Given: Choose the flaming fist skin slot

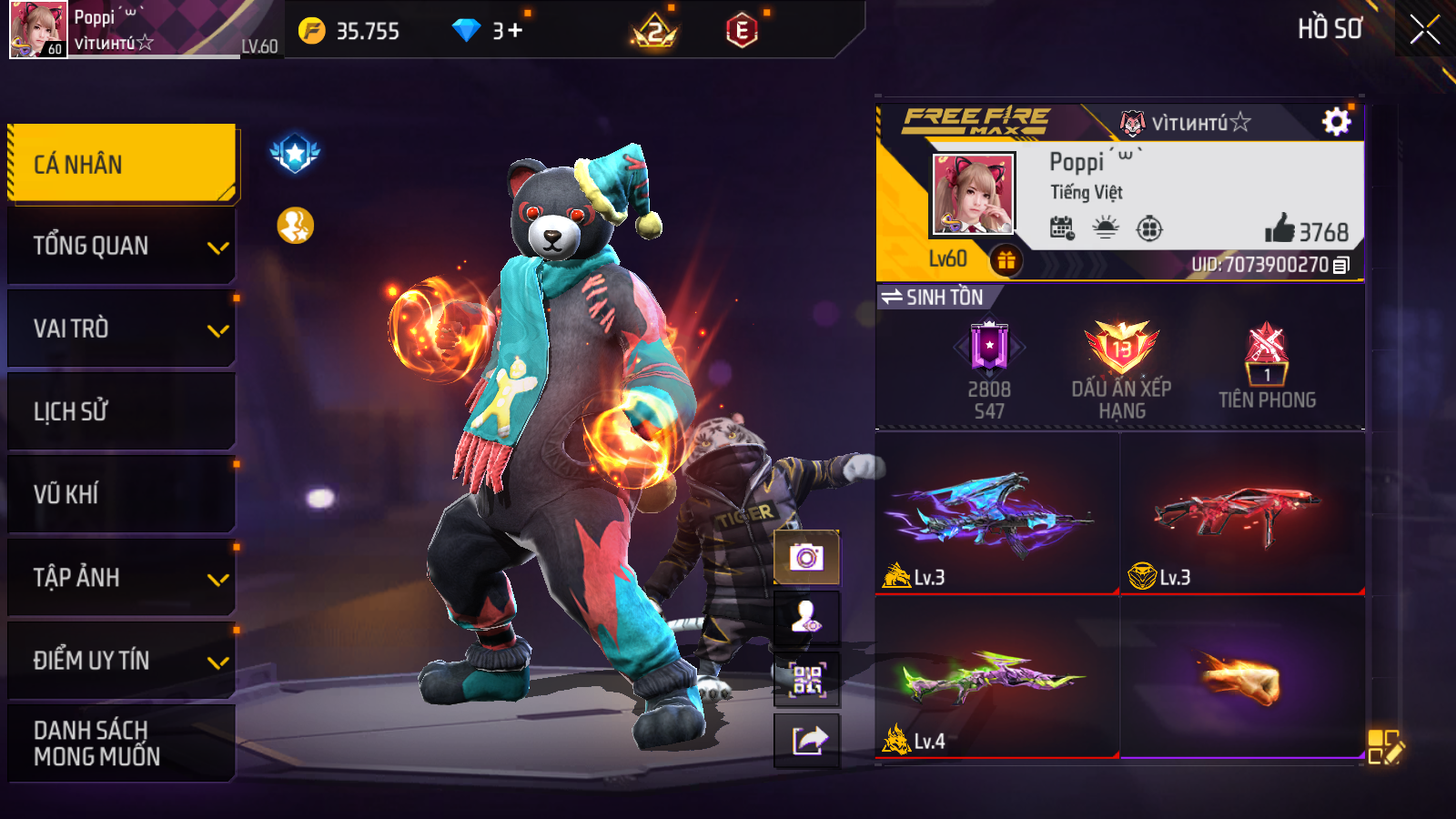Looking at the screenshot, I should [1242, 678].
